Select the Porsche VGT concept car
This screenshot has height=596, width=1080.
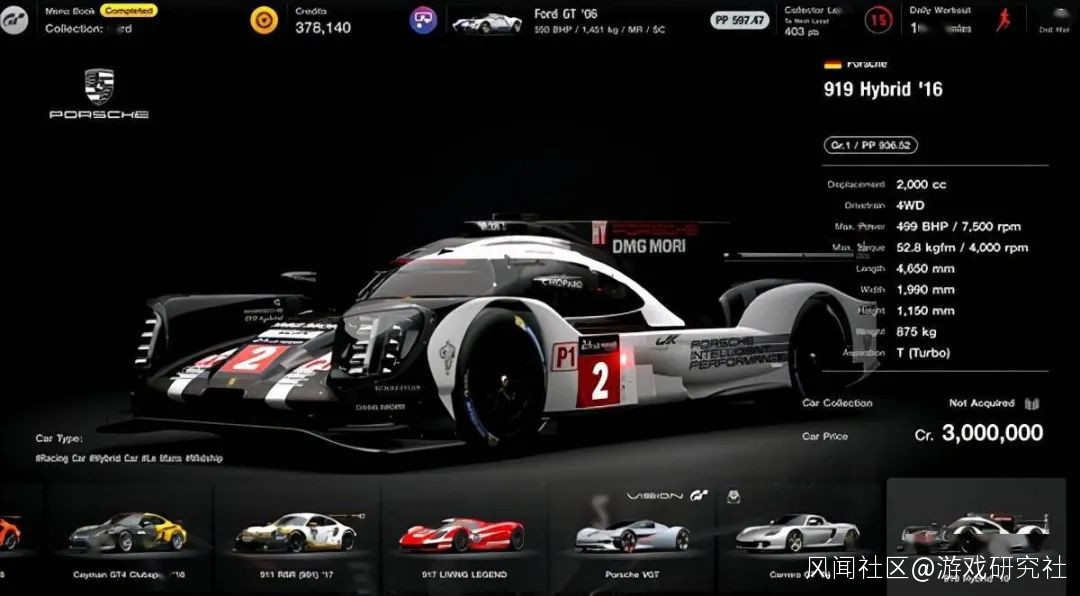pyautogui.click(x=631, y=536)
